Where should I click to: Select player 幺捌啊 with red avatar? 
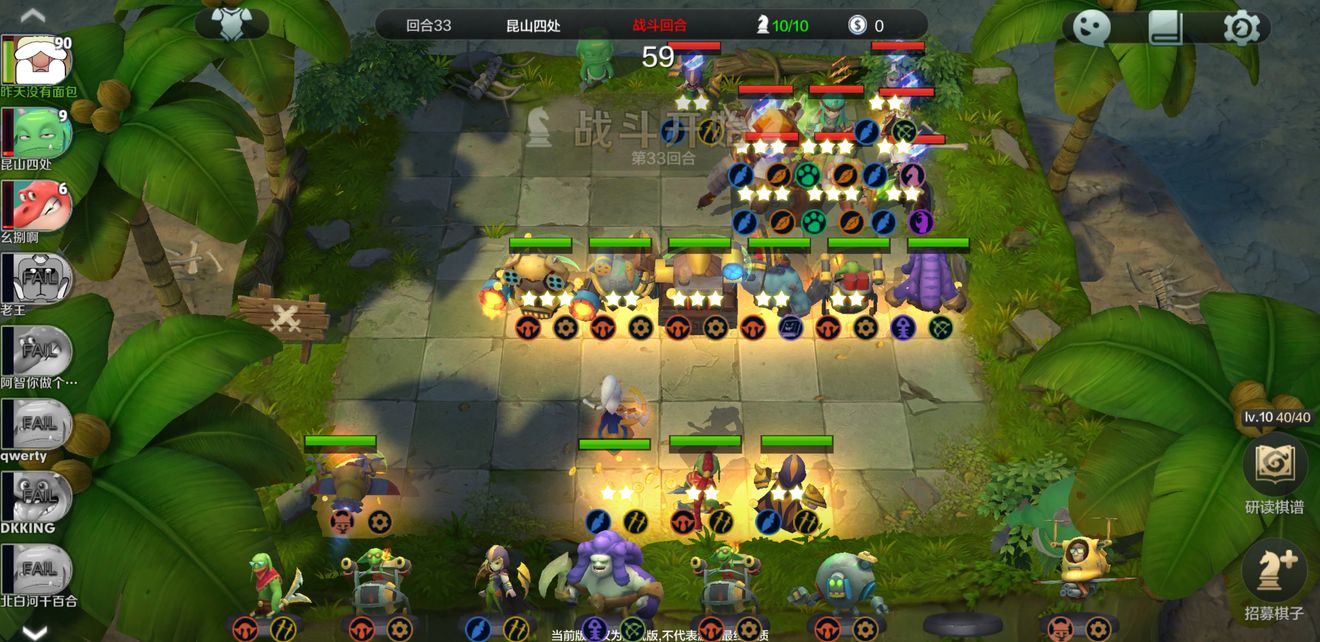tap(38, 208)
